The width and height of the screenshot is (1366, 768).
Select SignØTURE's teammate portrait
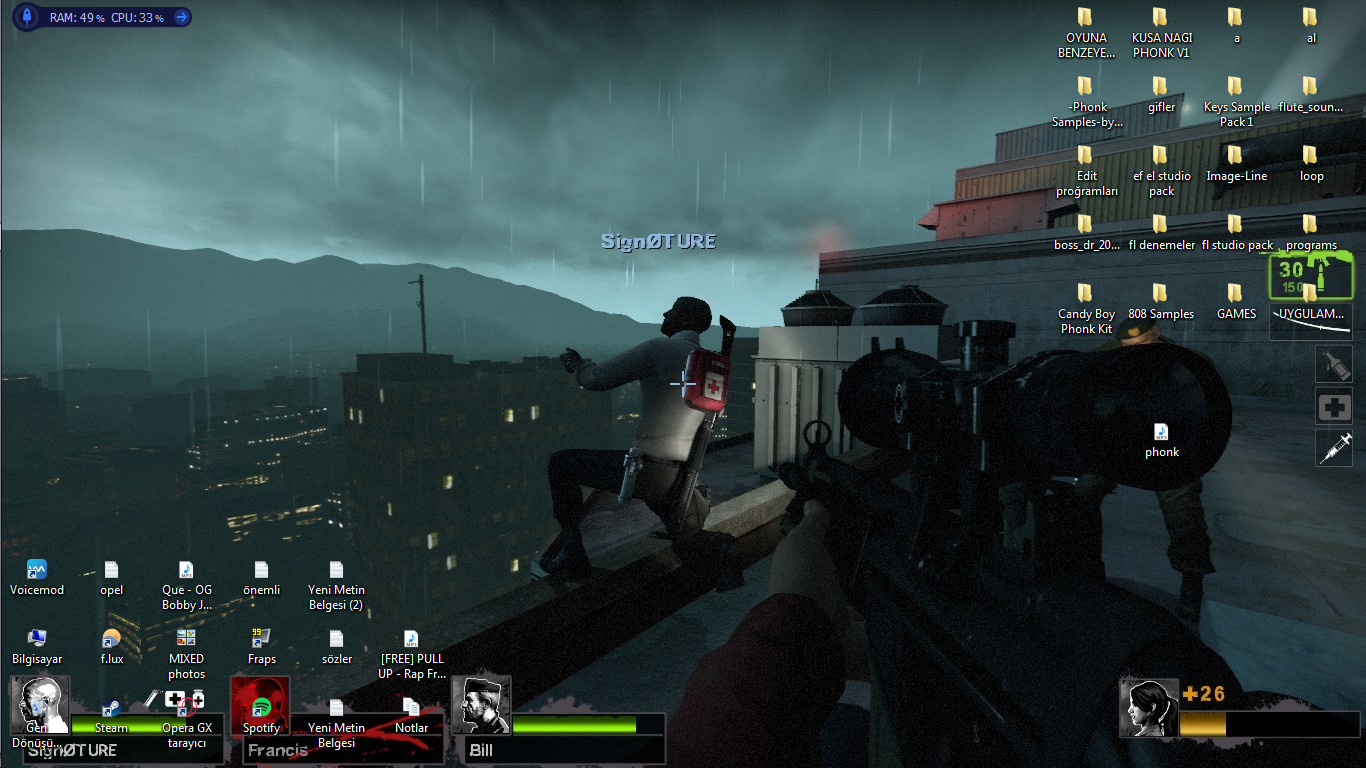40,705
